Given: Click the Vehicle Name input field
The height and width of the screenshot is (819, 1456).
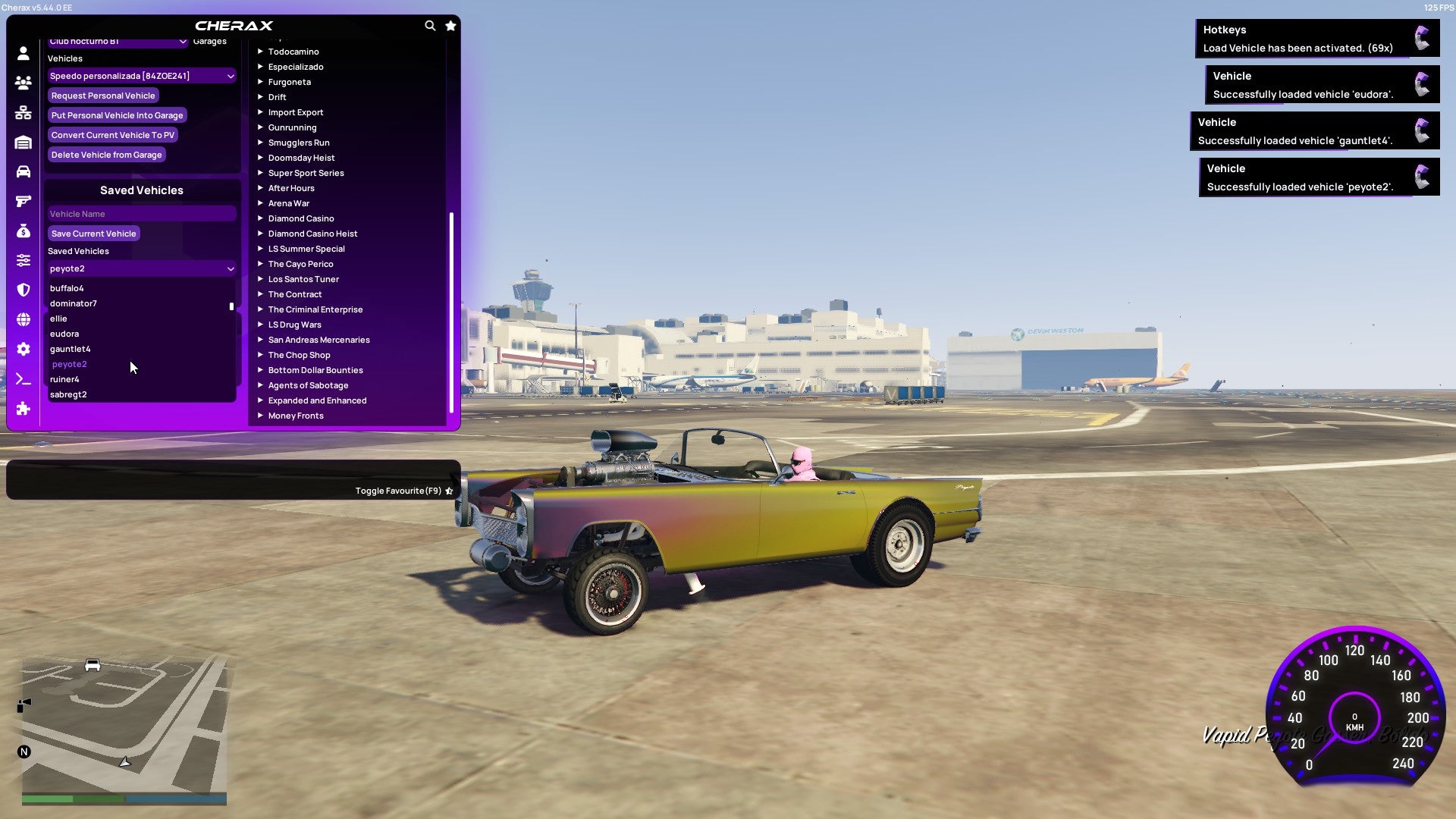Looking at the screenshot, I should click(141, 214).
